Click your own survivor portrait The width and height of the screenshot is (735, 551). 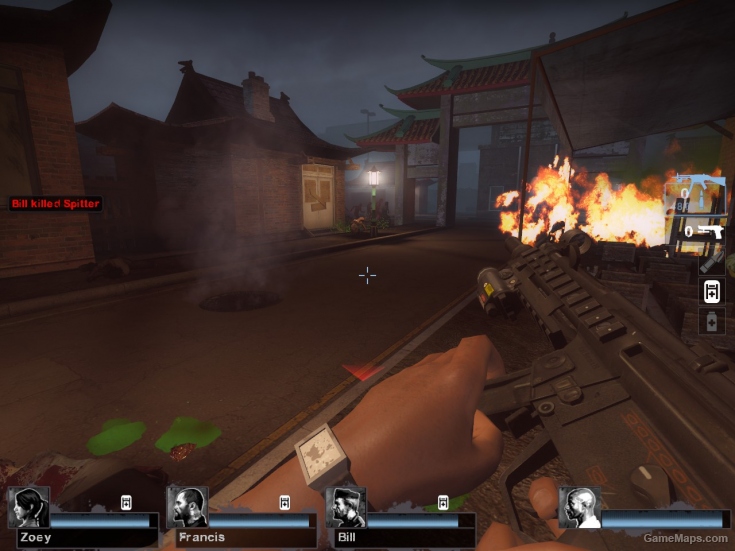tap(580, 508)
